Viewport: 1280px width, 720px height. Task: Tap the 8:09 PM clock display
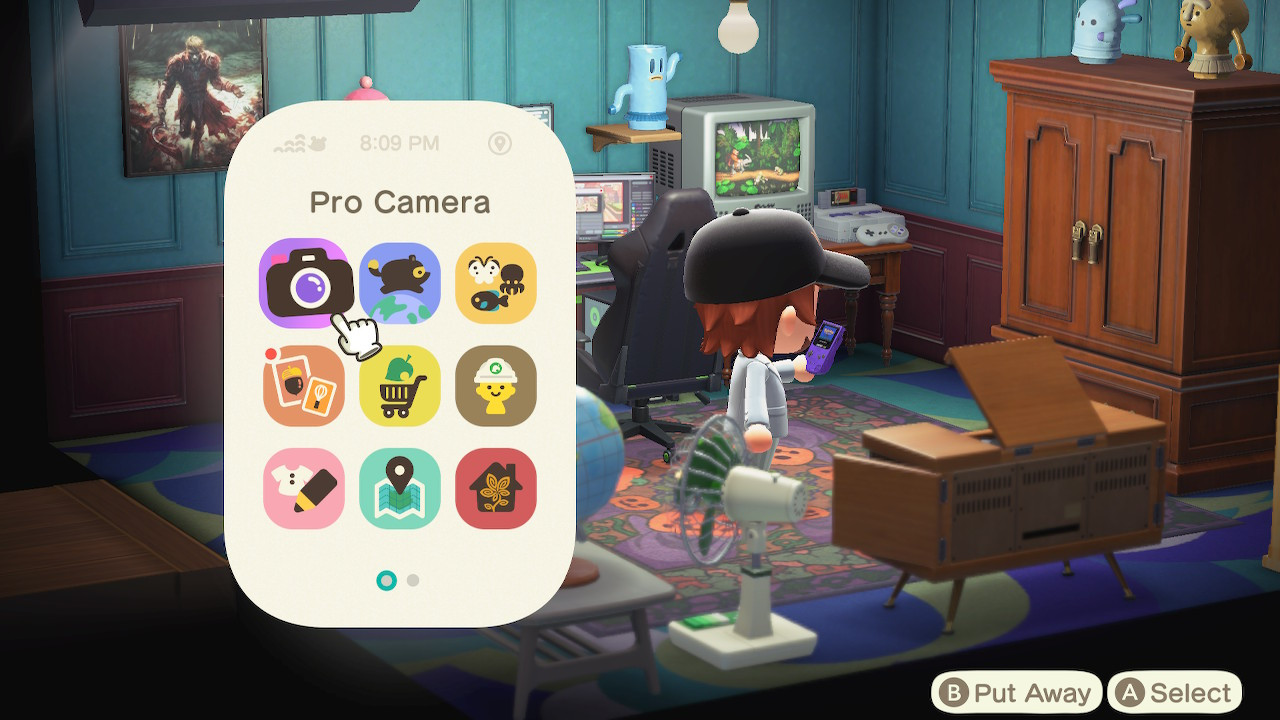pos(400,143)
